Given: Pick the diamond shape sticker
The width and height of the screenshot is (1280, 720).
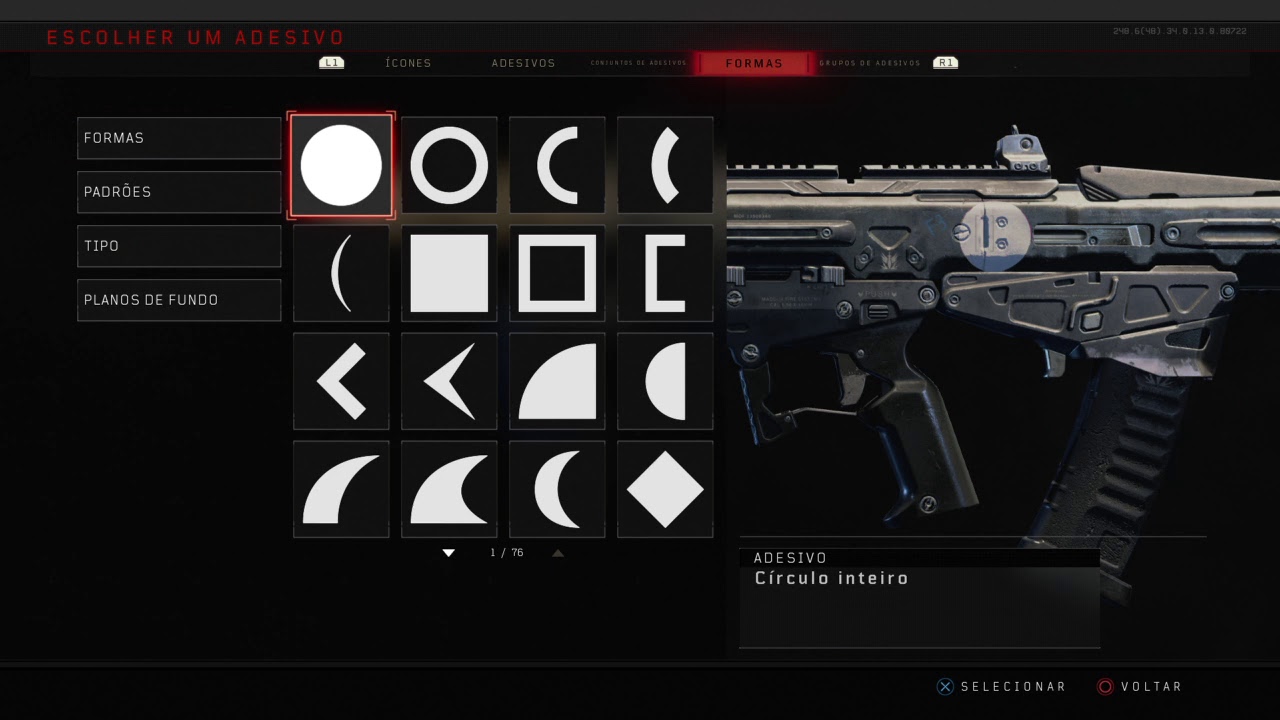Looking at the screenshot, I should click(665, 489).
